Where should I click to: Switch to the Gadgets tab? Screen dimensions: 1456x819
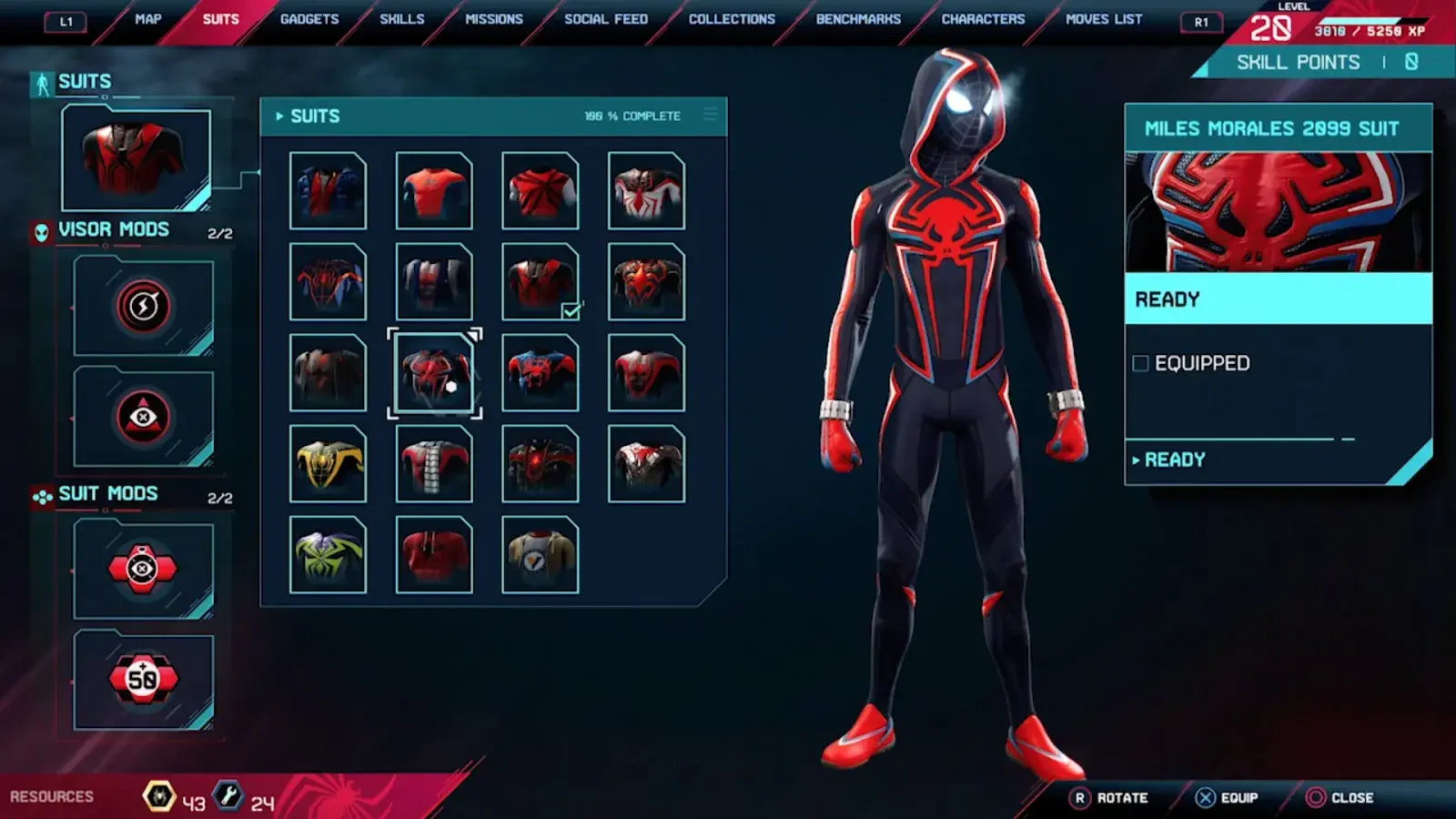309,19
